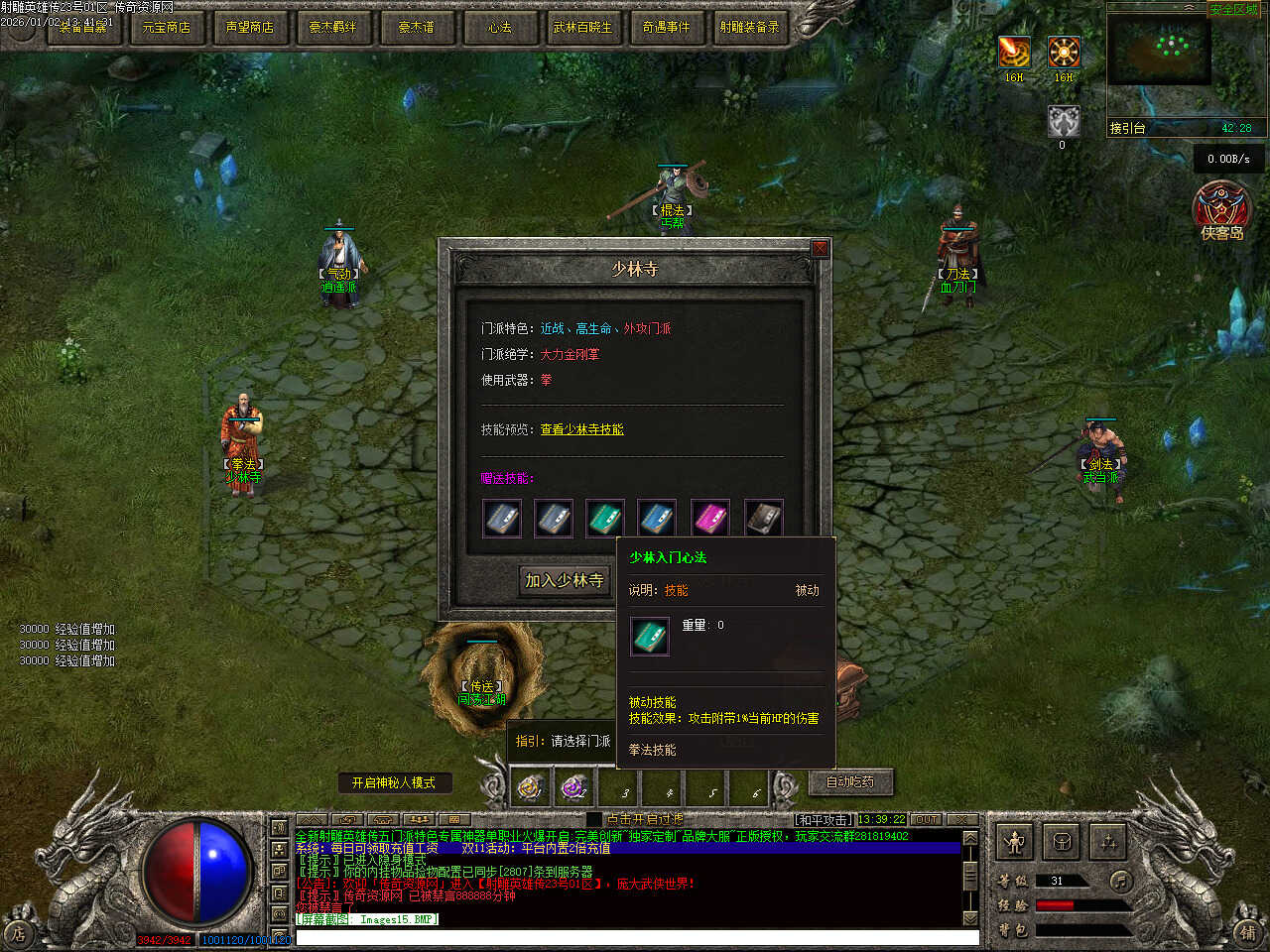1270x952 pixels.
Task: Open the 武林百晓生 menu
Action: [x=582, y=27]
